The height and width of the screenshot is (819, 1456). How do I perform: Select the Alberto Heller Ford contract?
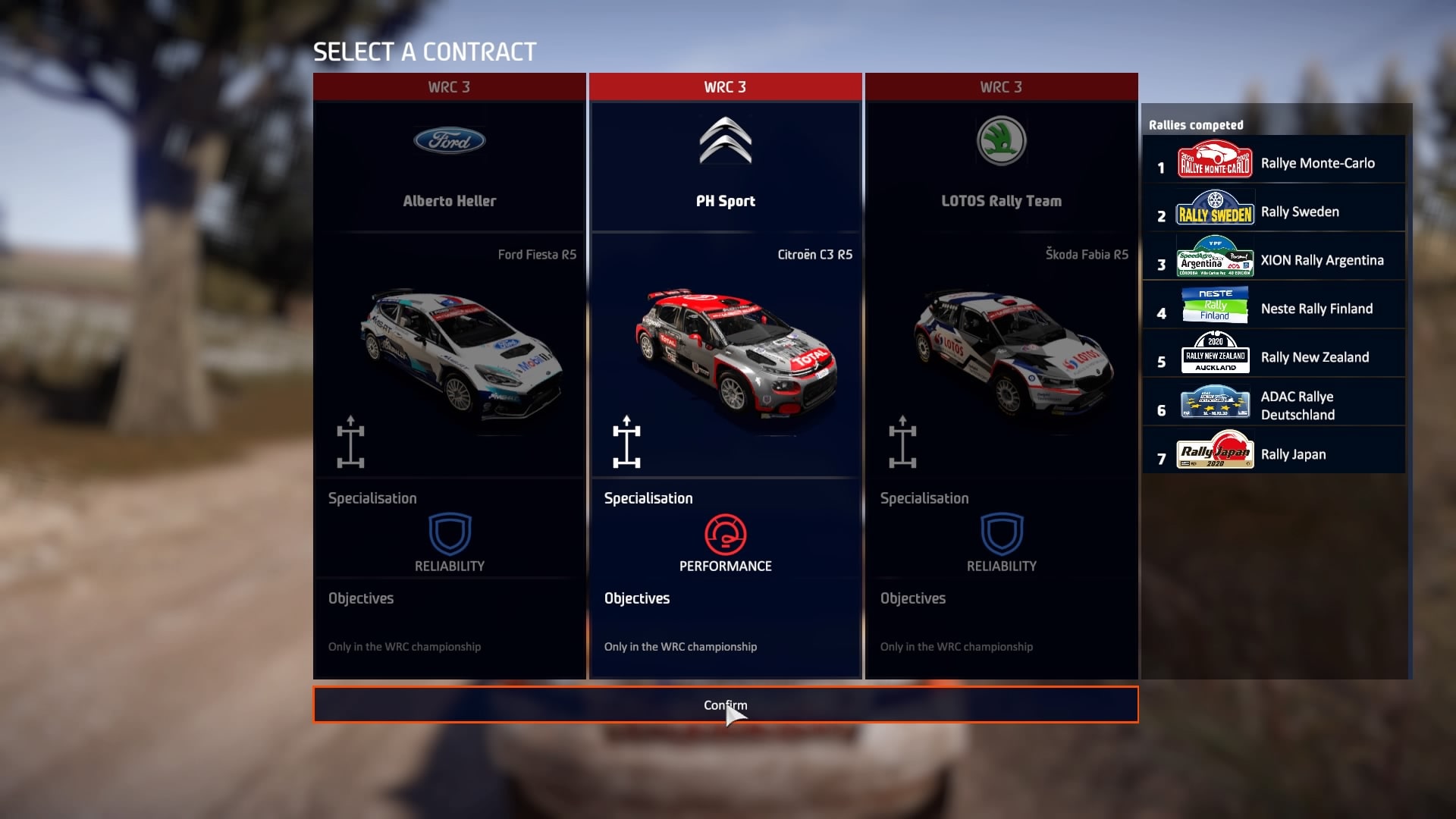(x=449, y=201)
